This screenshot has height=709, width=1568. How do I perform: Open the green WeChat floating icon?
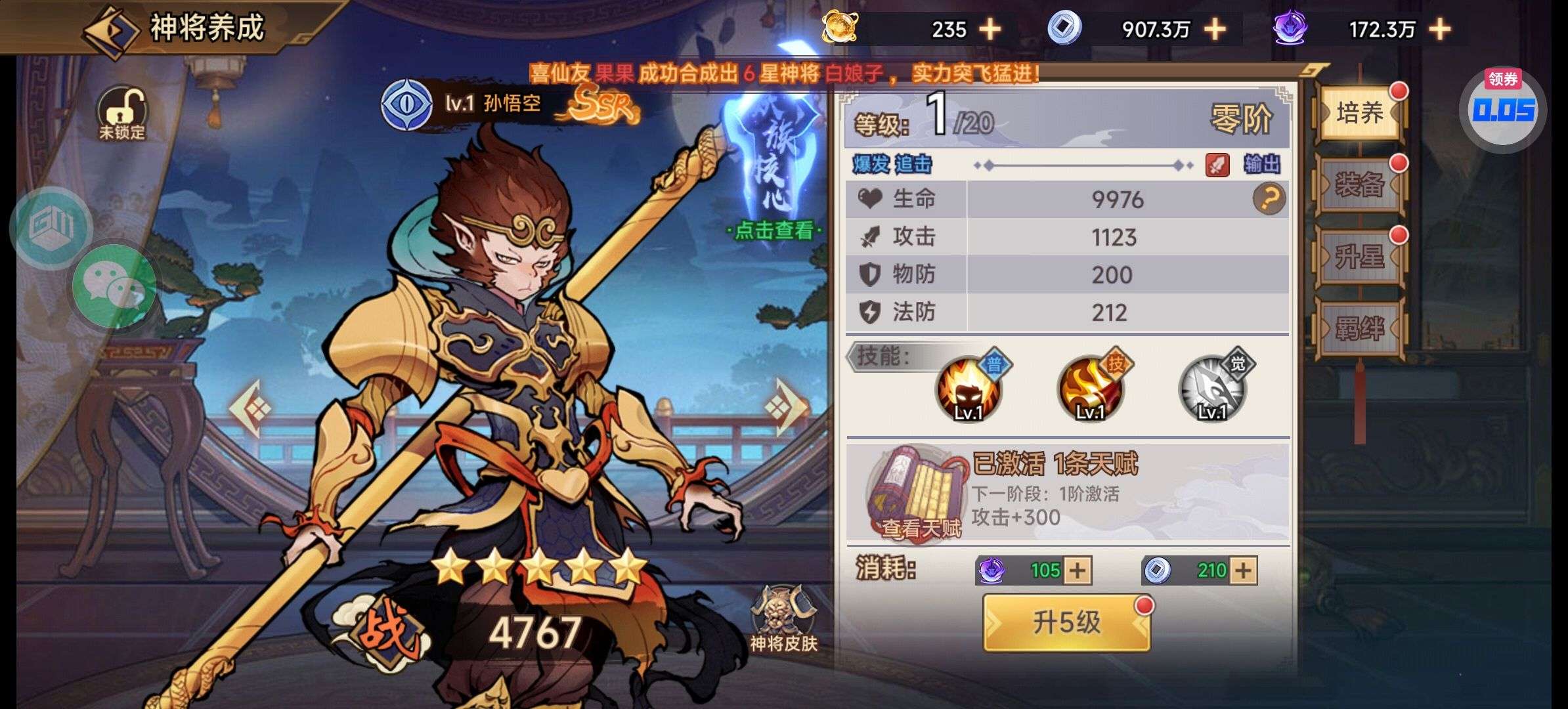tap(114, 286)
